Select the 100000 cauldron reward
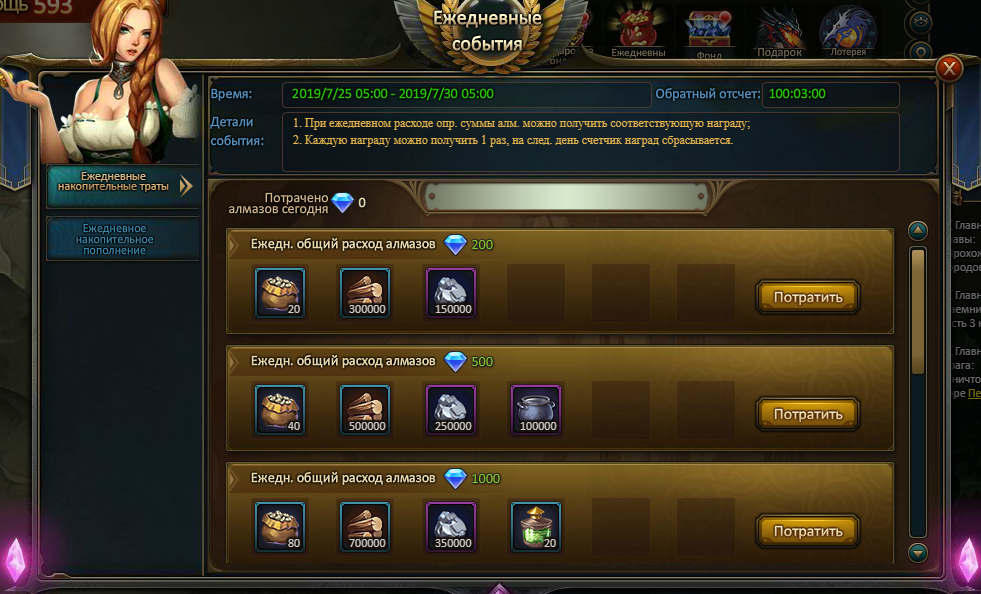 (x=536, y=409)
